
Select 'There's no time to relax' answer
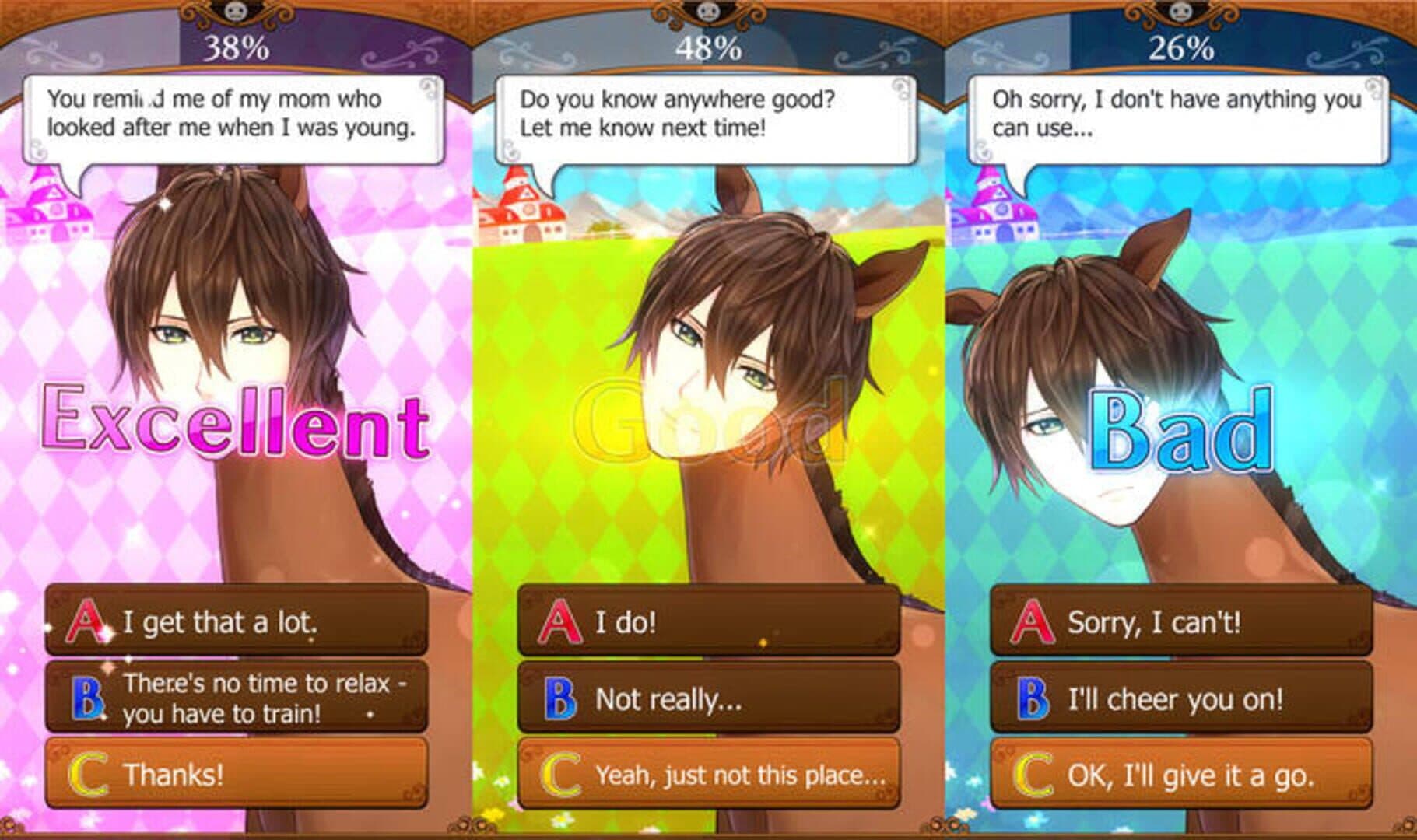pos(237,698)
